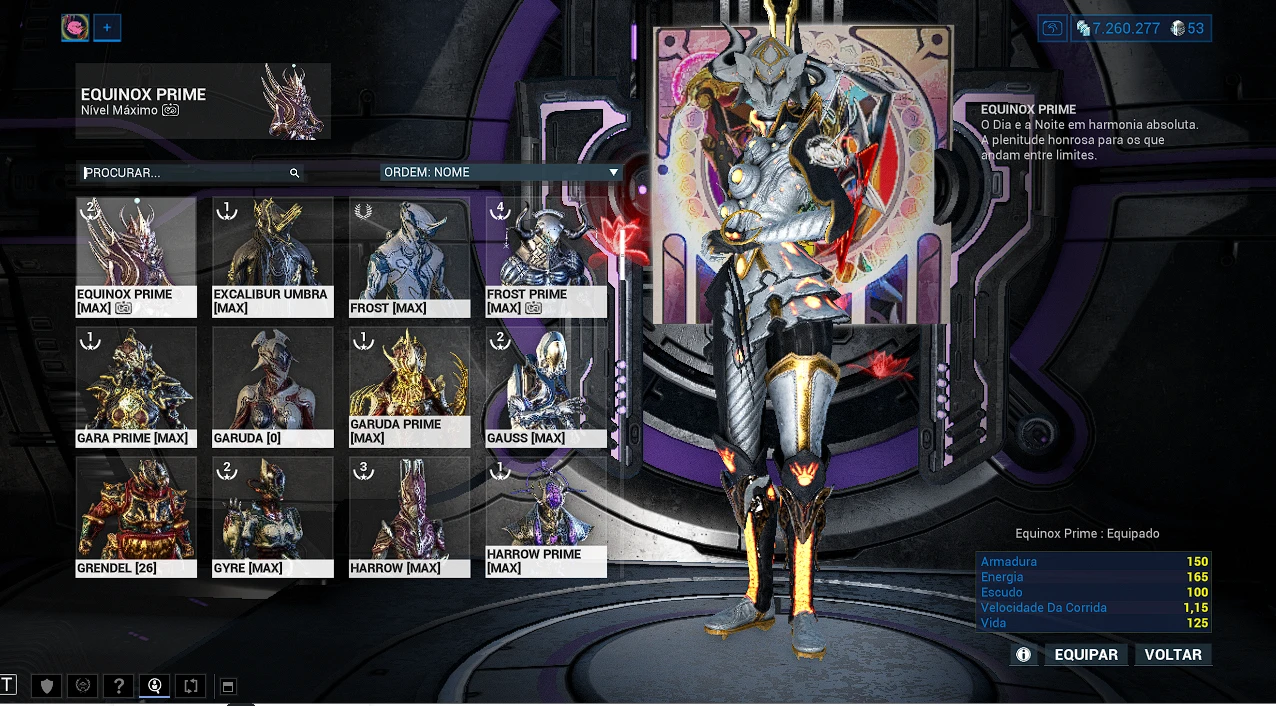Screen dimensions: 1276x706
Task: Pick the Gyre warframe tile
Action: click(x=272, y=517)
